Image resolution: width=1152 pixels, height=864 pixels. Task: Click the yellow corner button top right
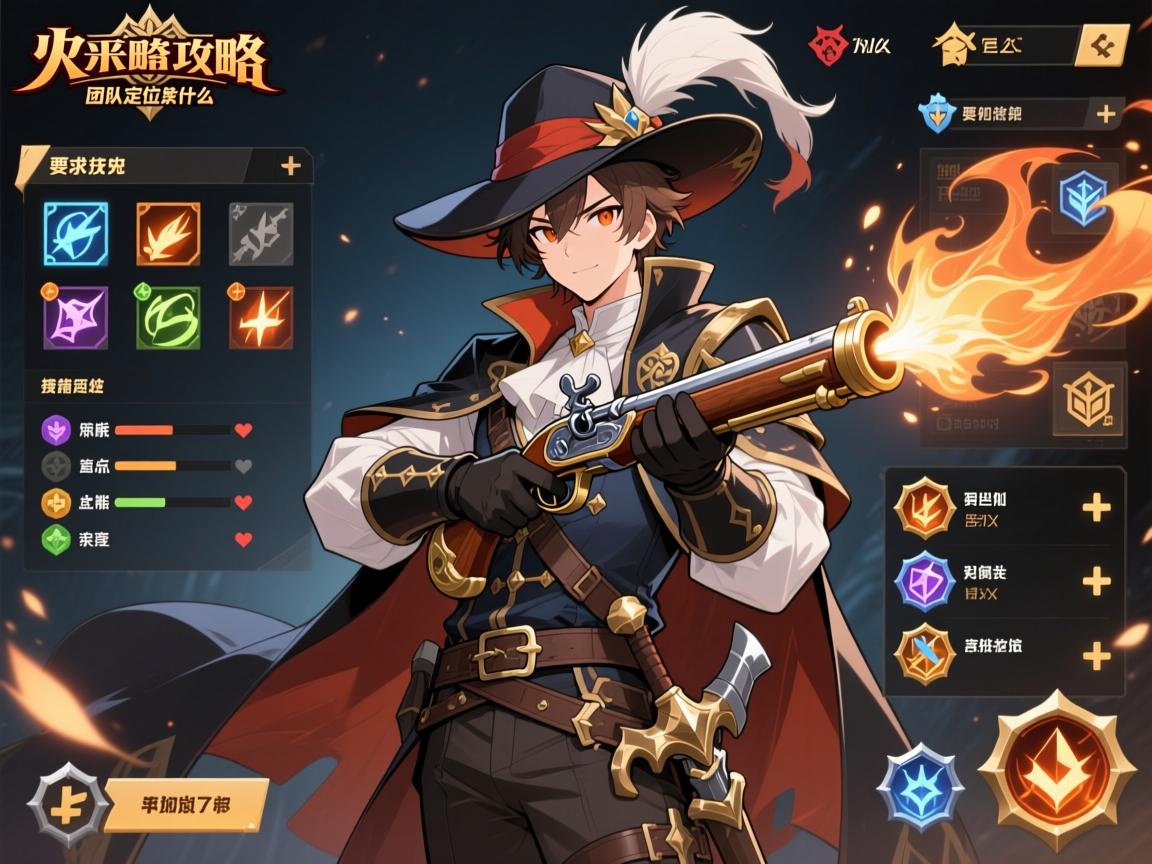pyautogui.click(x=1104, y=45)
